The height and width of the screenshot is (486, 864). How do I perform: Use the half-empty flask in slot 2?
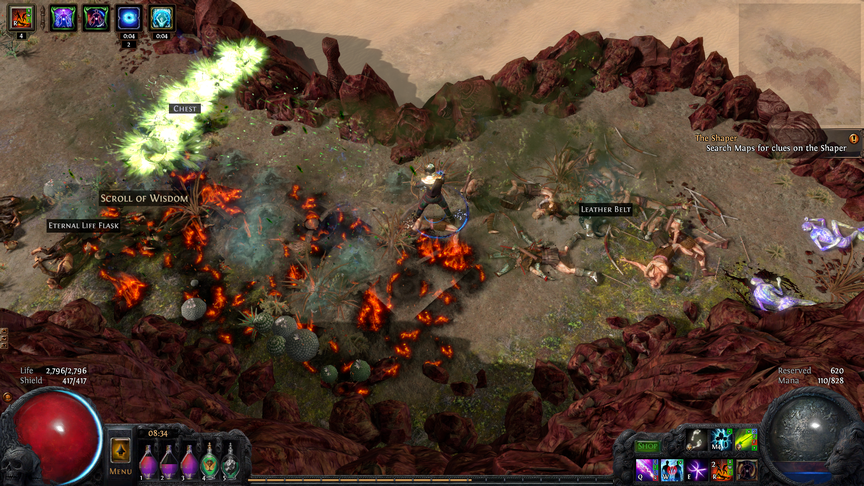pyautogui.click(x=169, y=461)
